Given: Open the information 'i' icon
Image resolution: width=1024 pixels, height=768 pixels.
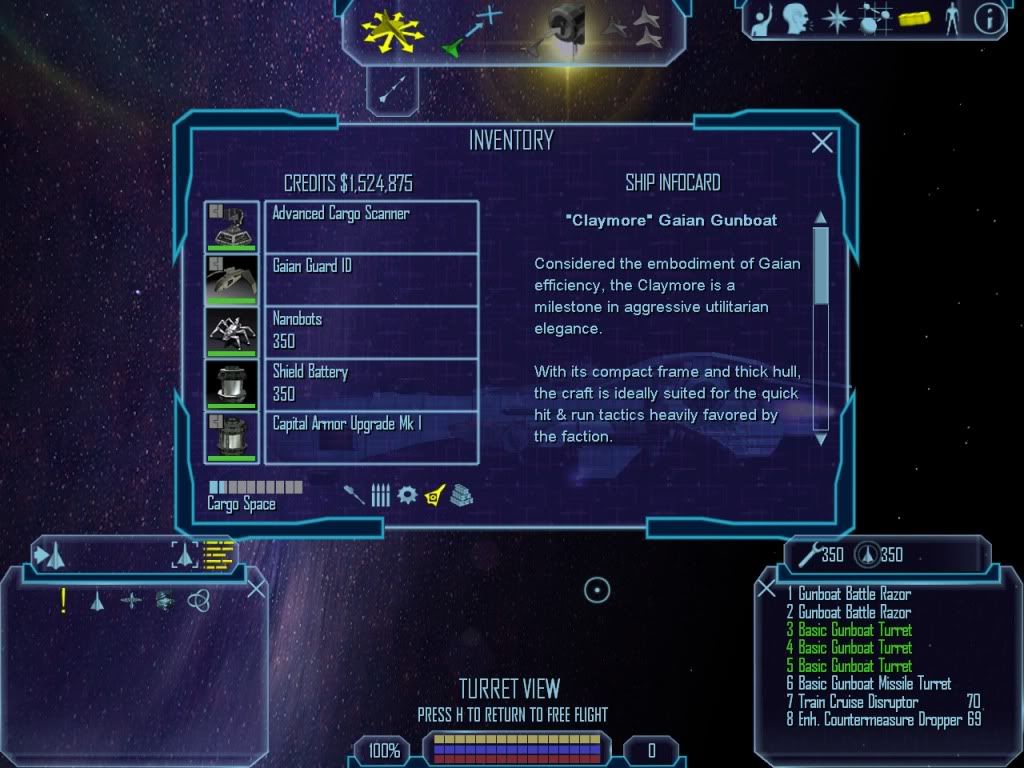Looking at the screenshot, I should tap(989, 19).
